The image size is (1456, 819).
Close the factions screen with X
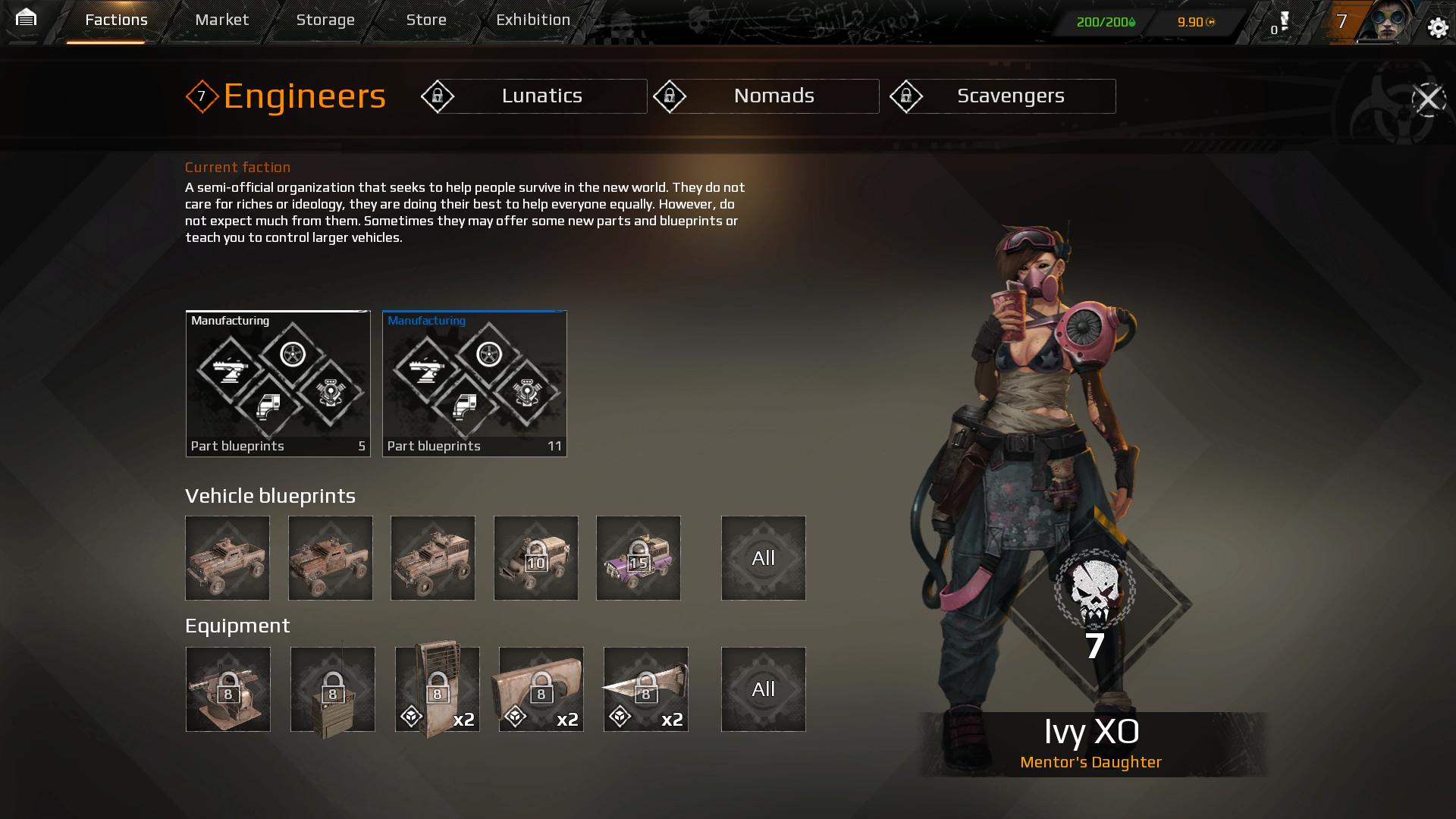click(x=1429, y=99)
